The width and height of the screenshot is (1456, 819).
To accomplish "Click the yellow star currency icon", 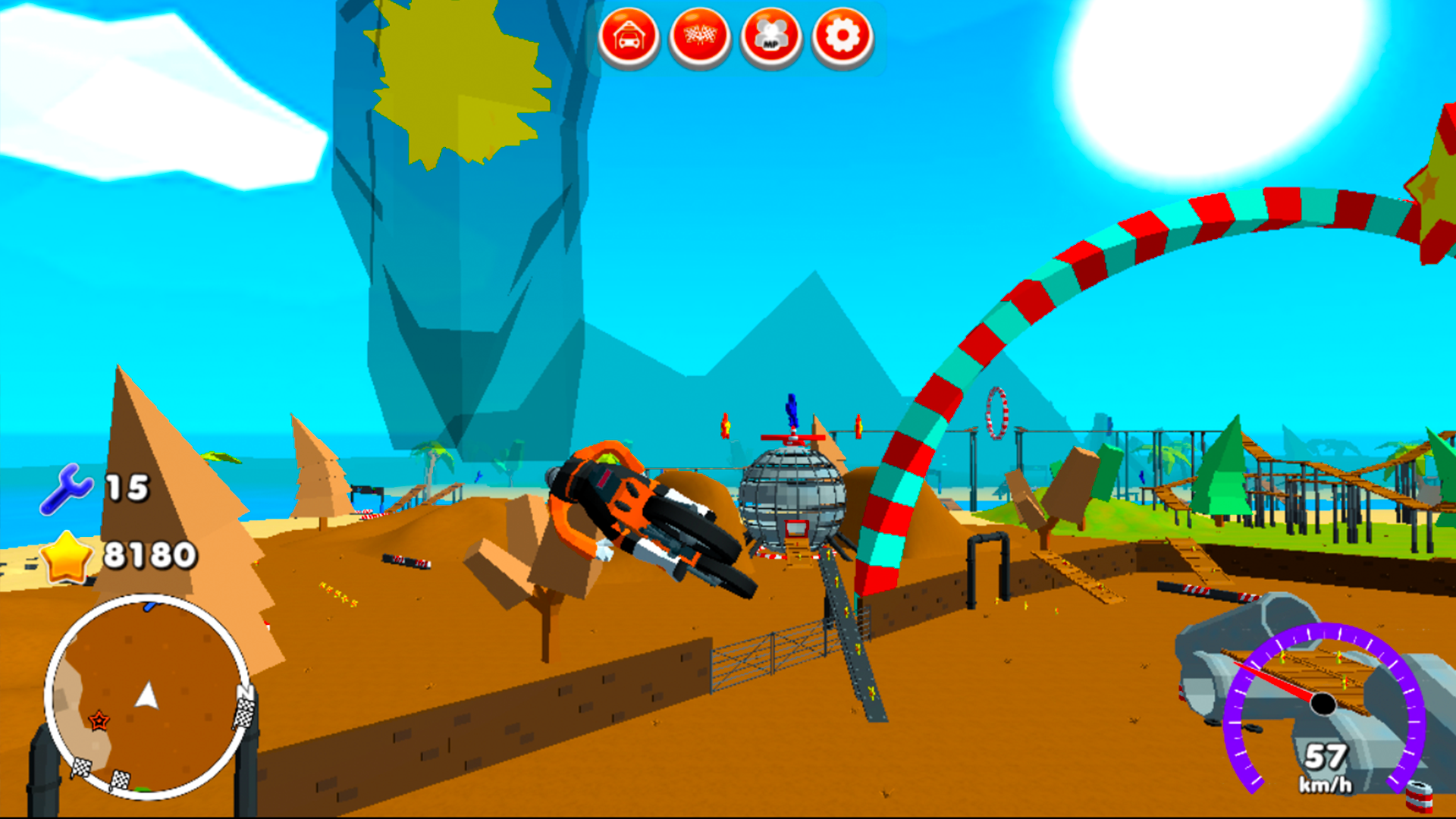I will tap(69, 556).
